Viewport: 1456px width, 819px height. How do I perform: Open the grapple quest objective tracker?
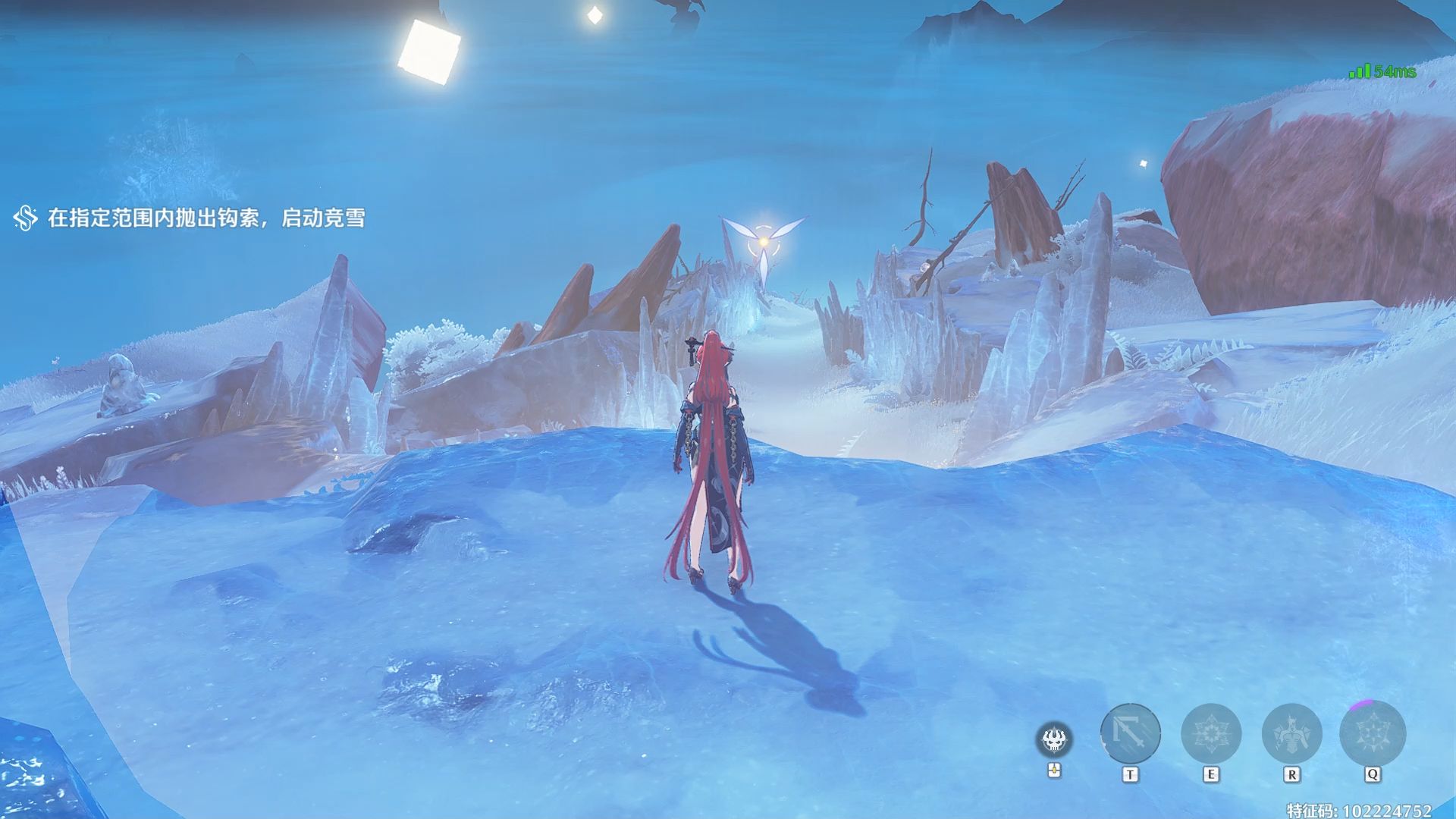[190, 218]
